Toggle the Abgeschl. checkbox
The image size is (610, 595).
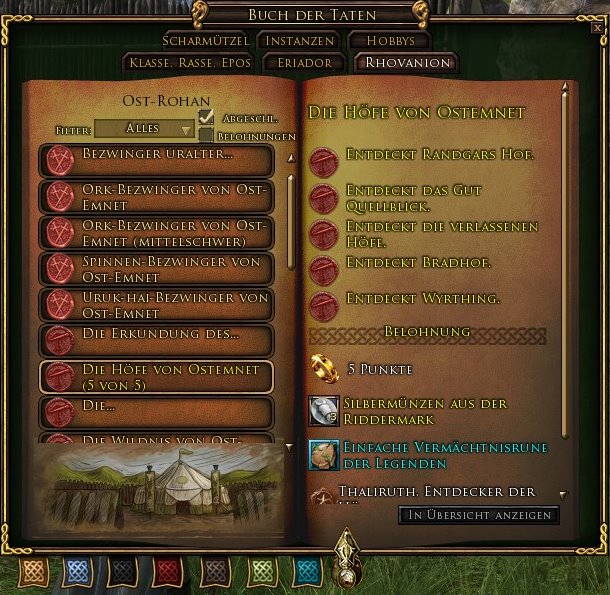[206, 117]
